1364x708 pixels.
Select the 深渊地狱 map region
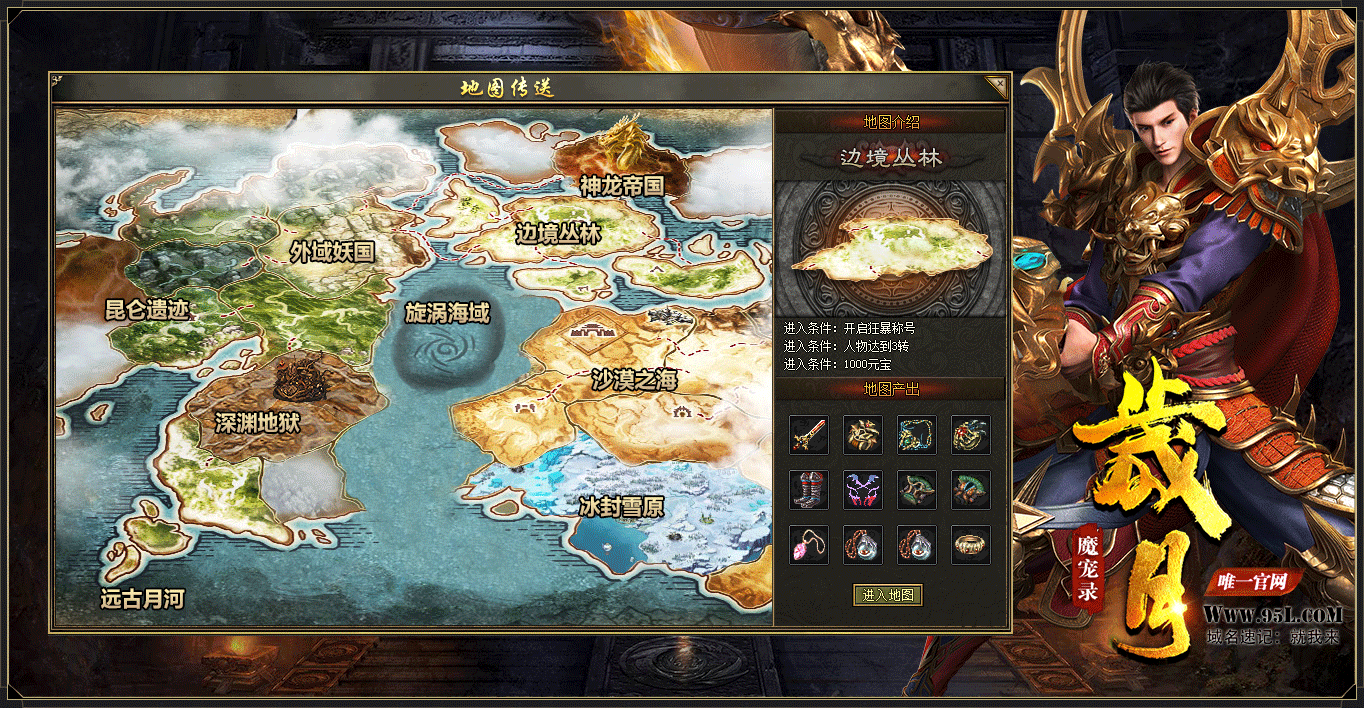coord(257,423)
